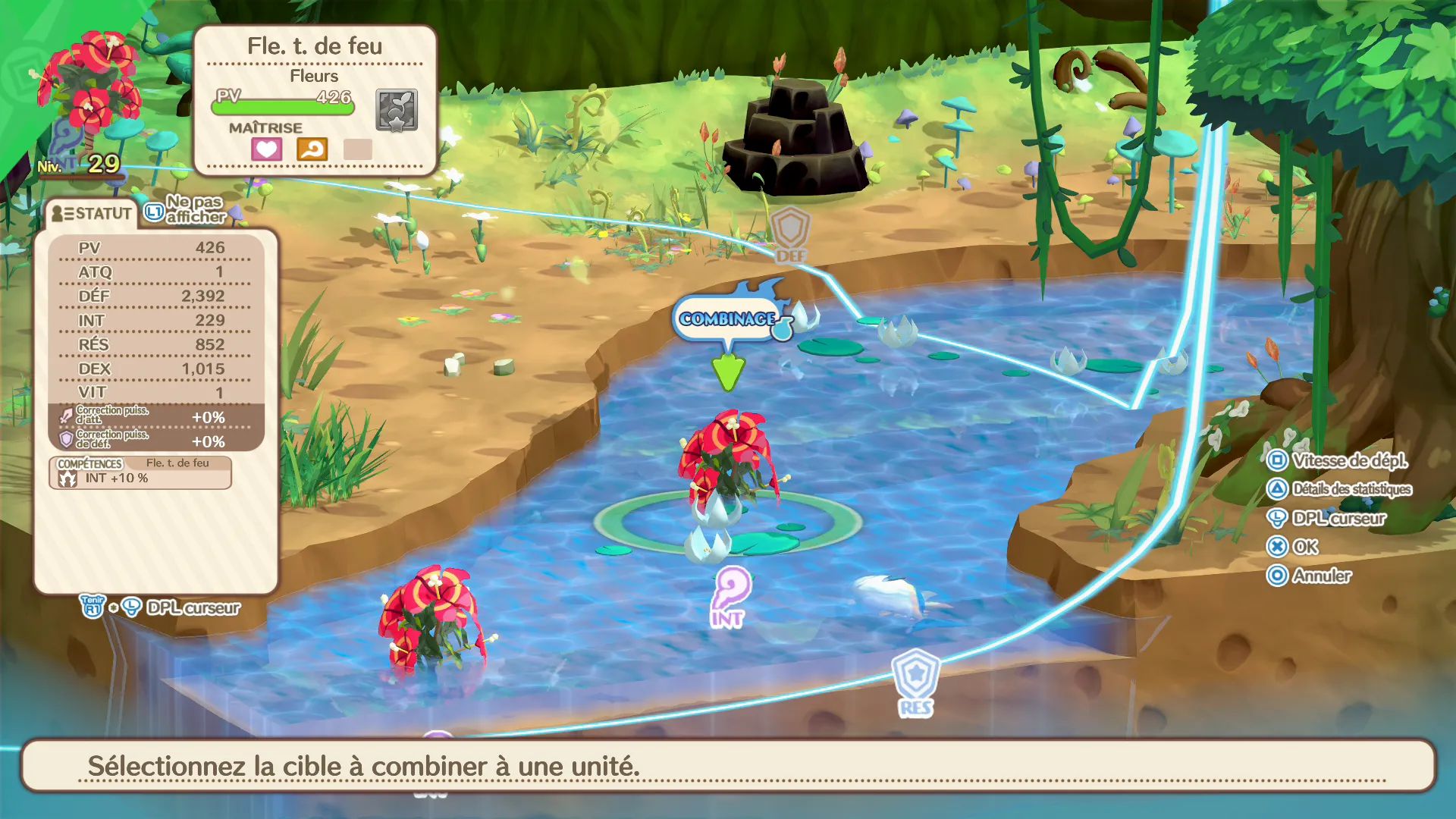Open the fire flower portrait at level 29

[x=89, y=83]
